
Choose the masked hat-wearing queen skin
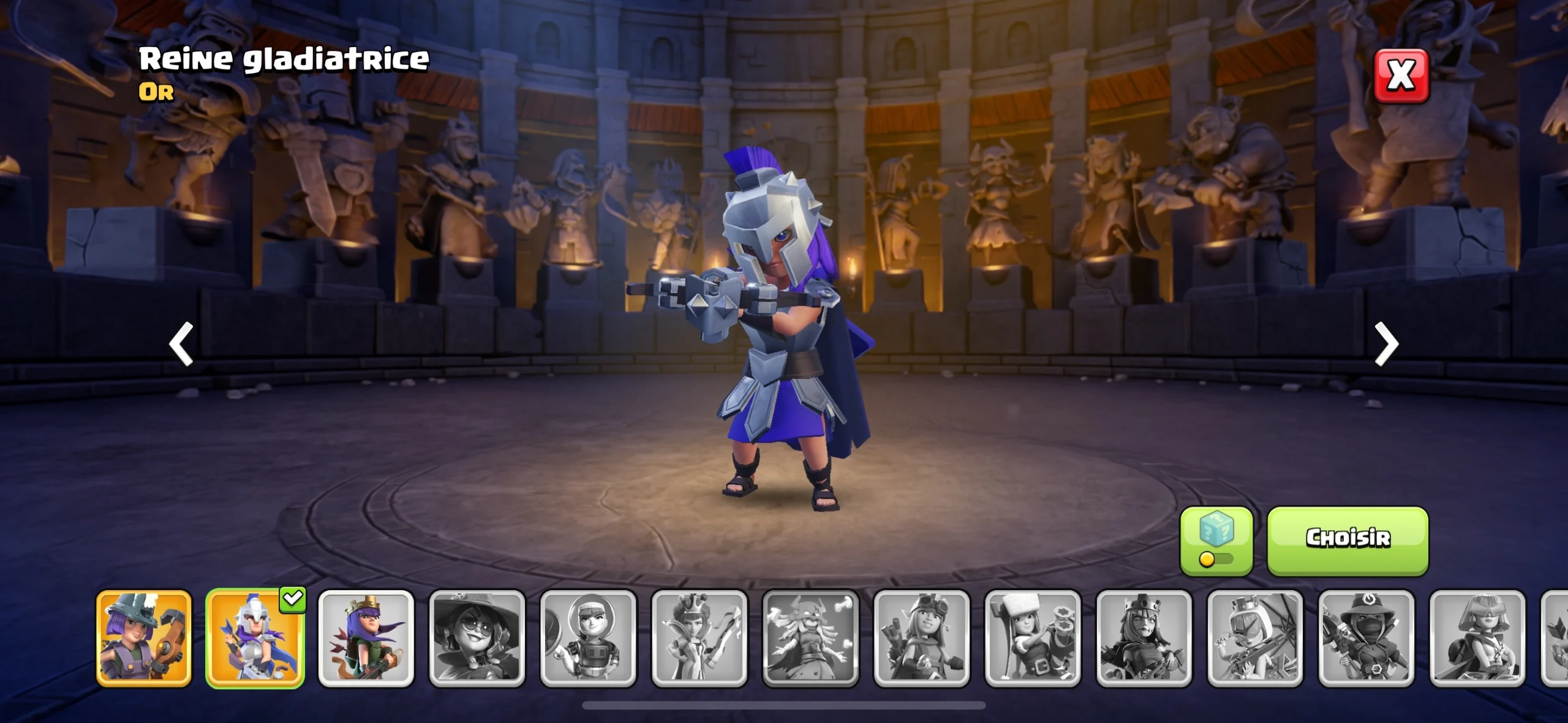click(1366, 638)
